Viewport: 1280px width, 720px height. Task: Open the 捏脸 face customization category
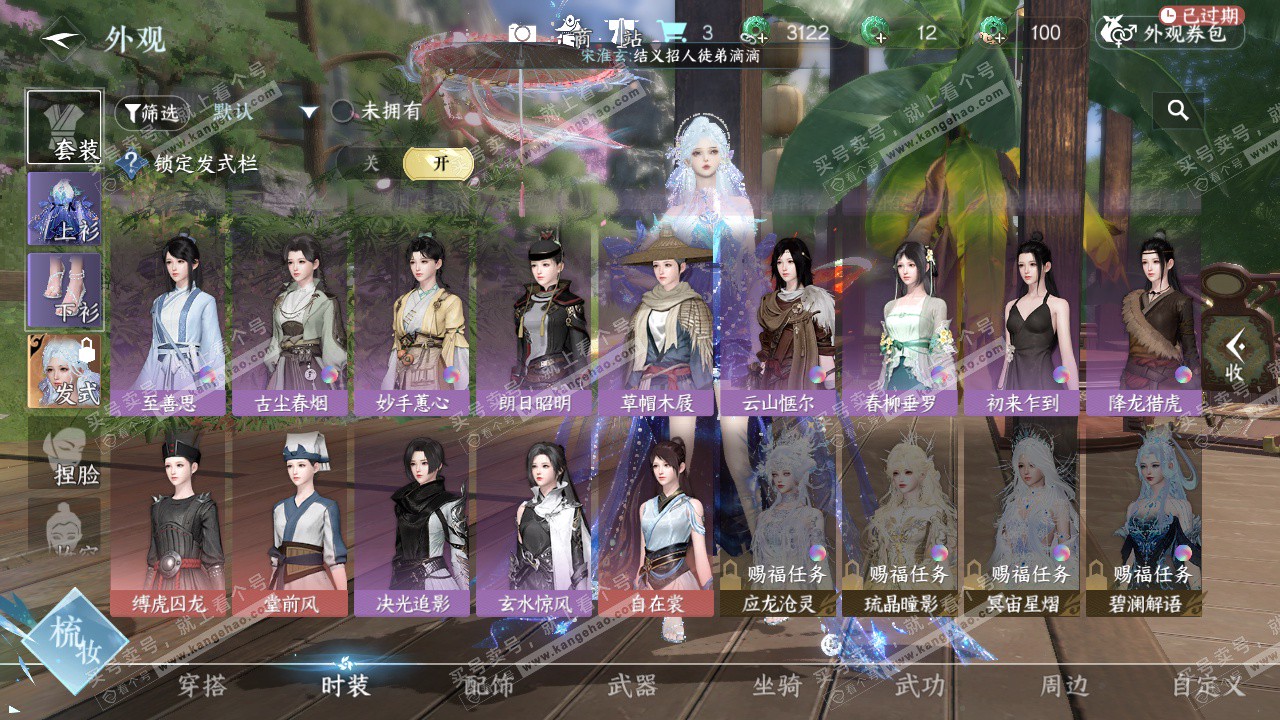coord(65,453)
